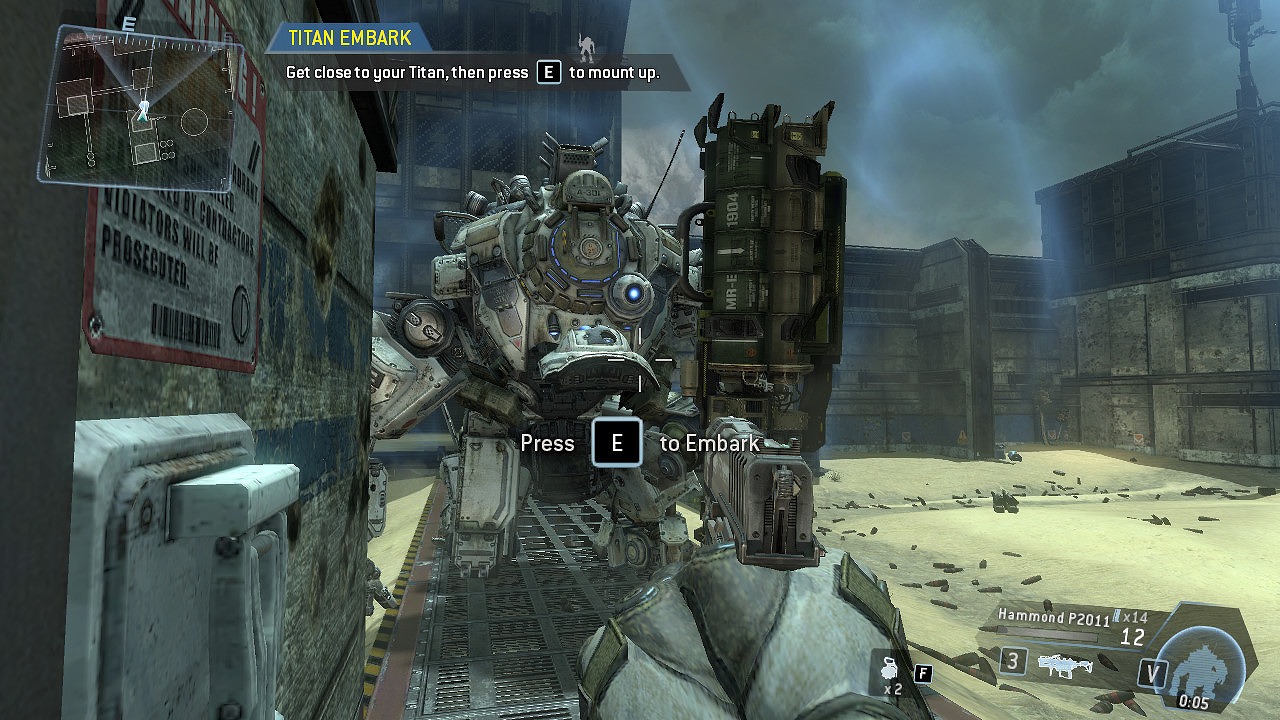The image size is (1280, 720).
Task: Click the minimap radar panel
Action: point(141,108)
